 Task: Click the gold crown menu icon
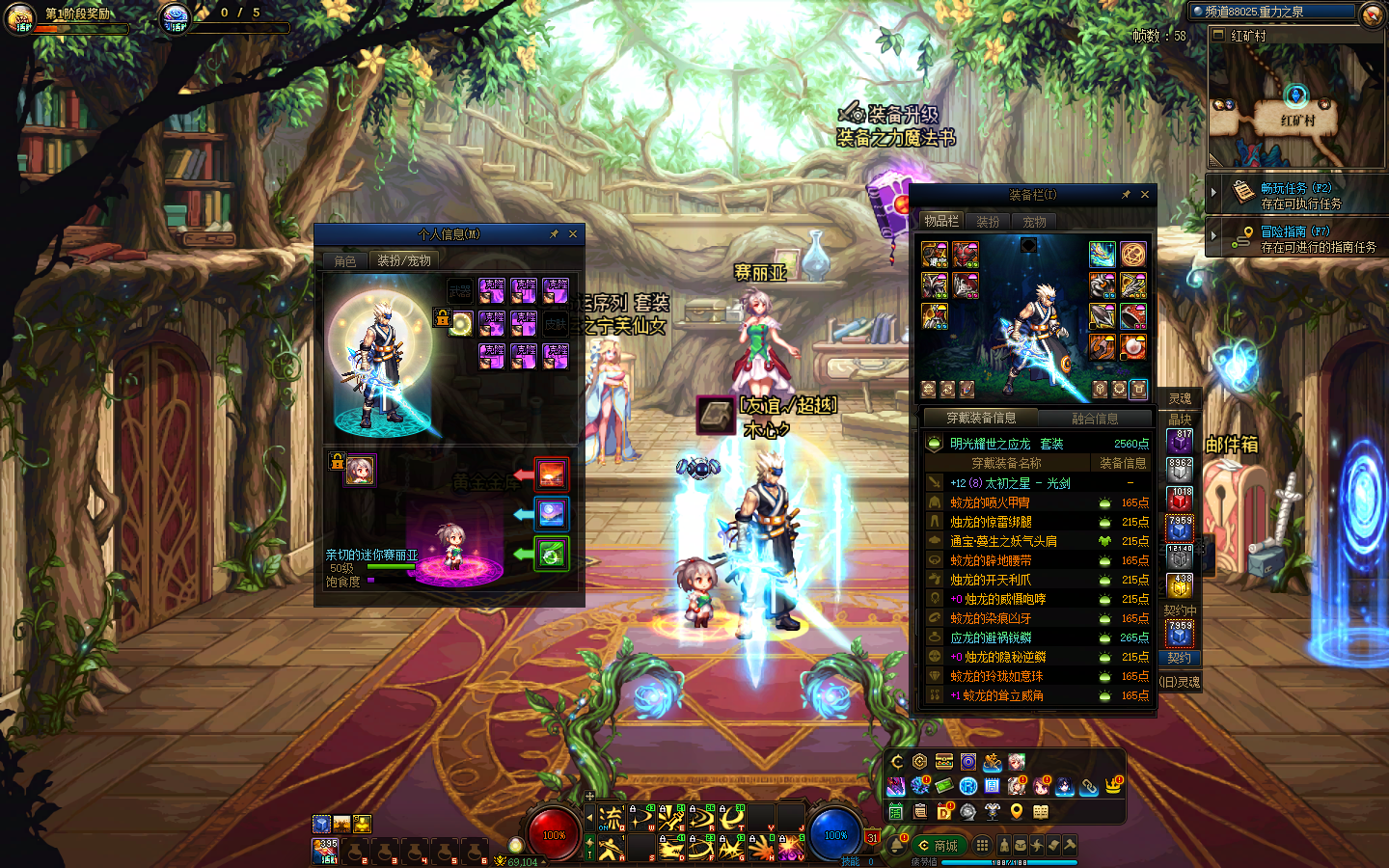pos(1114,786)
